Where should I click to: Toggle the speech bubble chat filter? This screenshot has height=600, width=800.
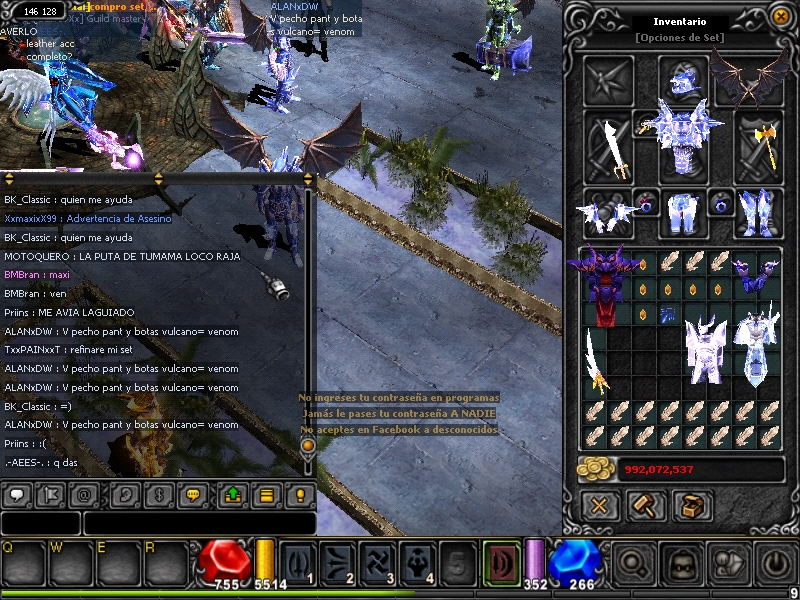tap(16, 494)
